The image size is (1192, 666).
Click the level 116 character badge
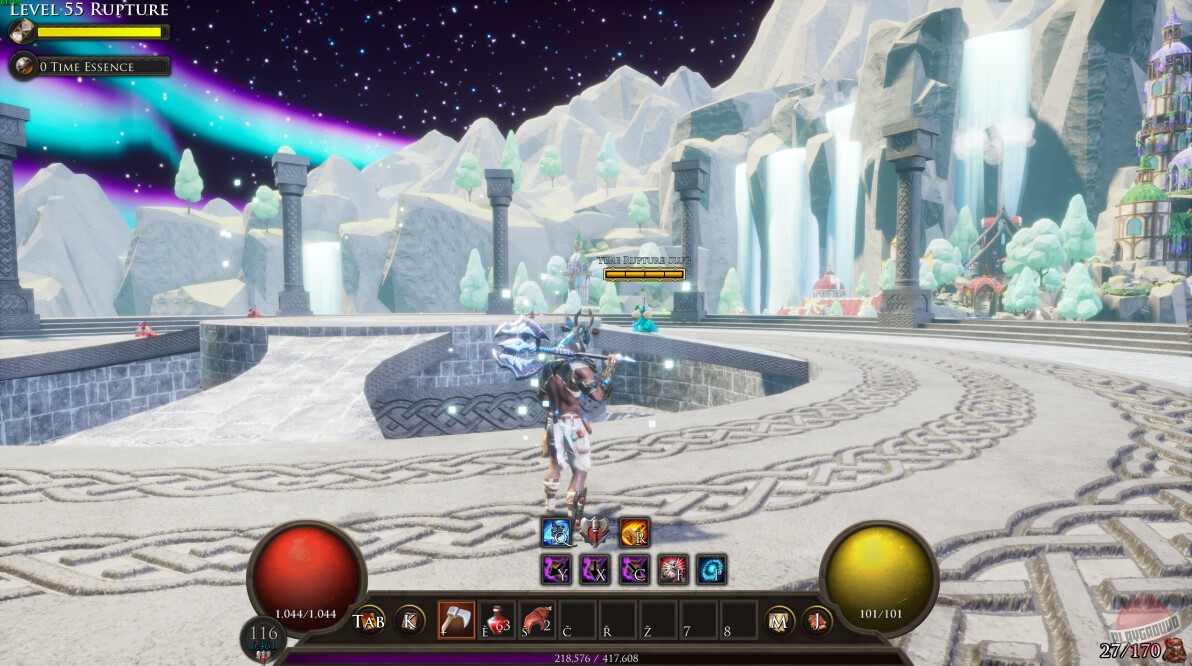coord(264,637)
